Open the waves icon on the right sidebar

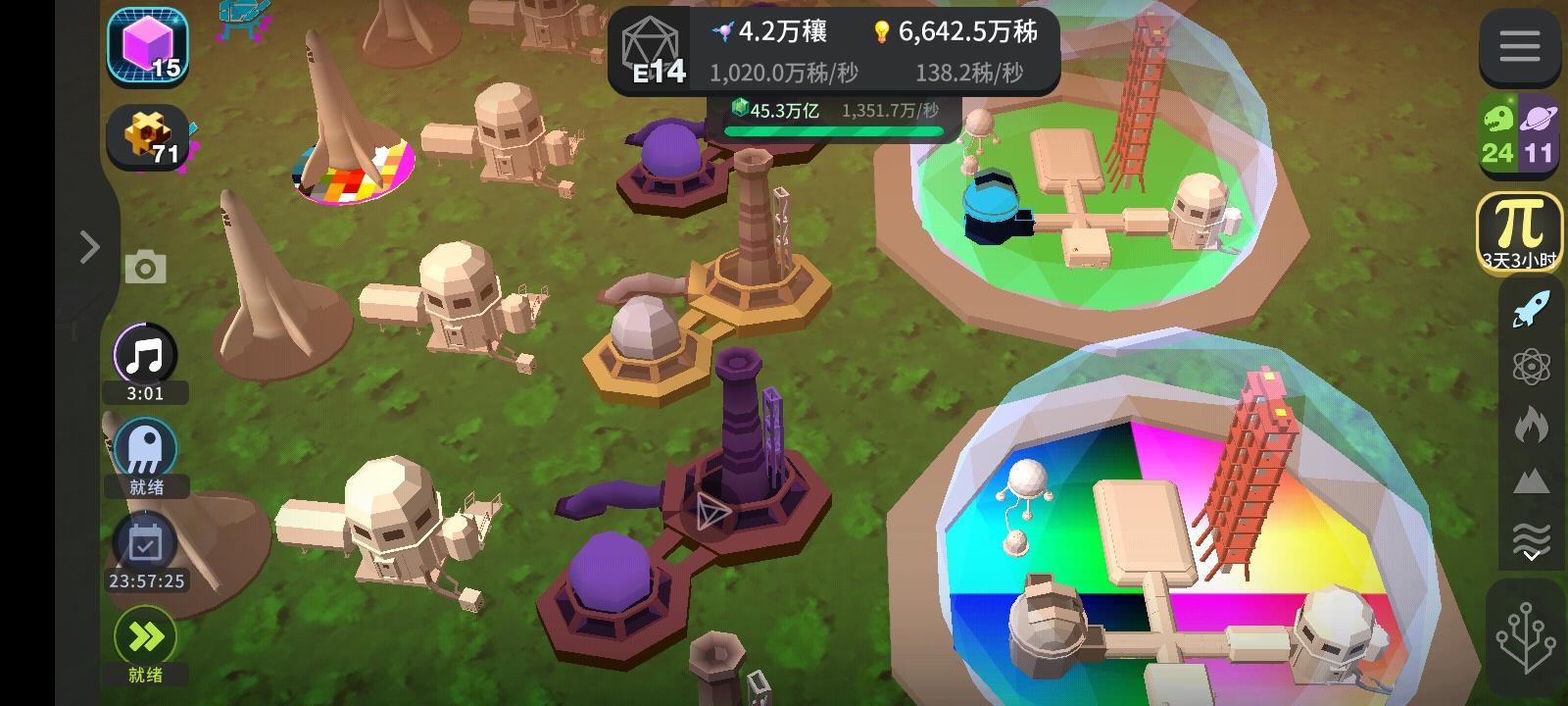pos(1533,535)
